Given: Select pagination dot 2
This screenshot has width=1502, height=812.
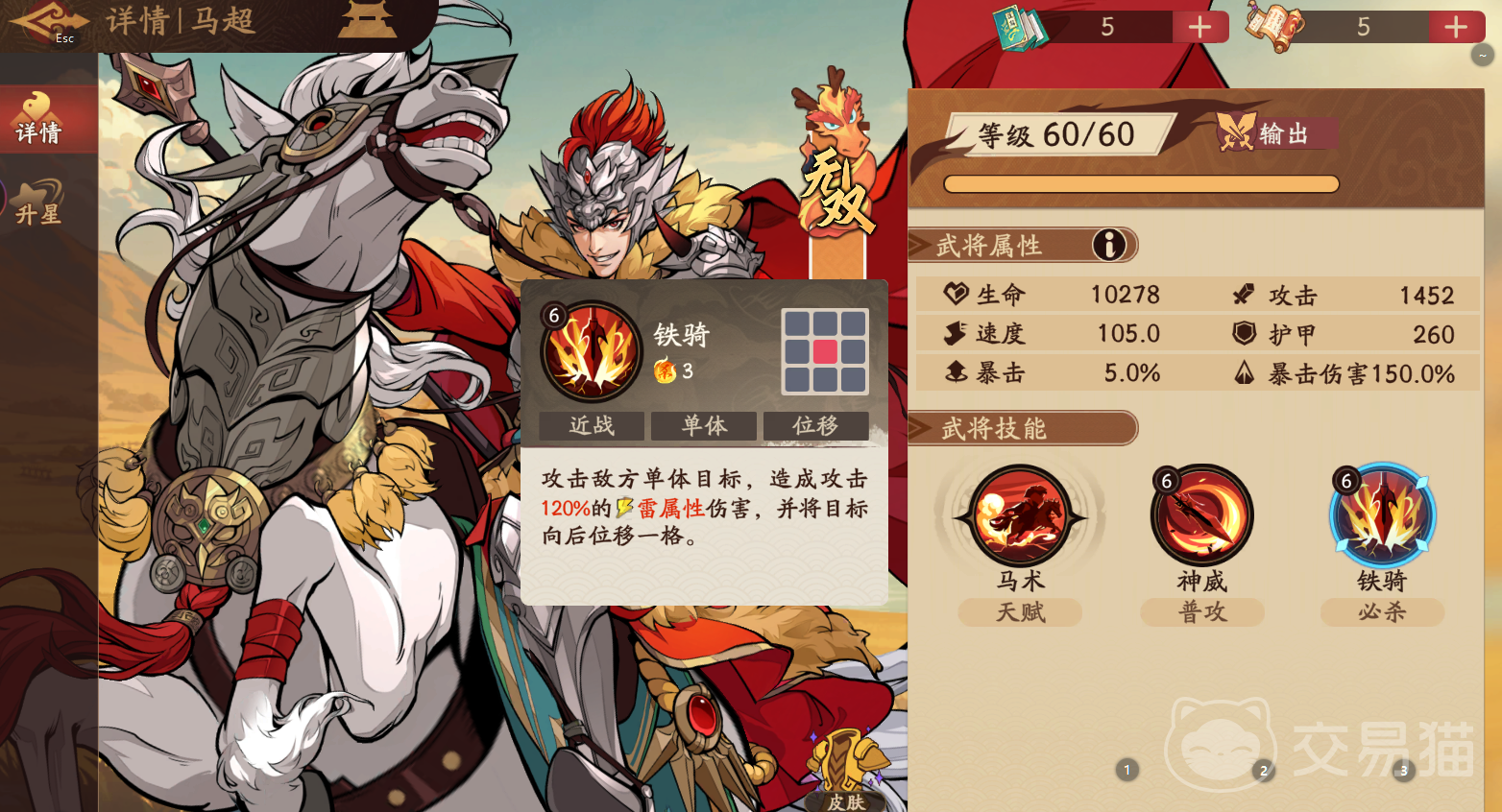Looking at the screenshot, I should point(1264,770).
